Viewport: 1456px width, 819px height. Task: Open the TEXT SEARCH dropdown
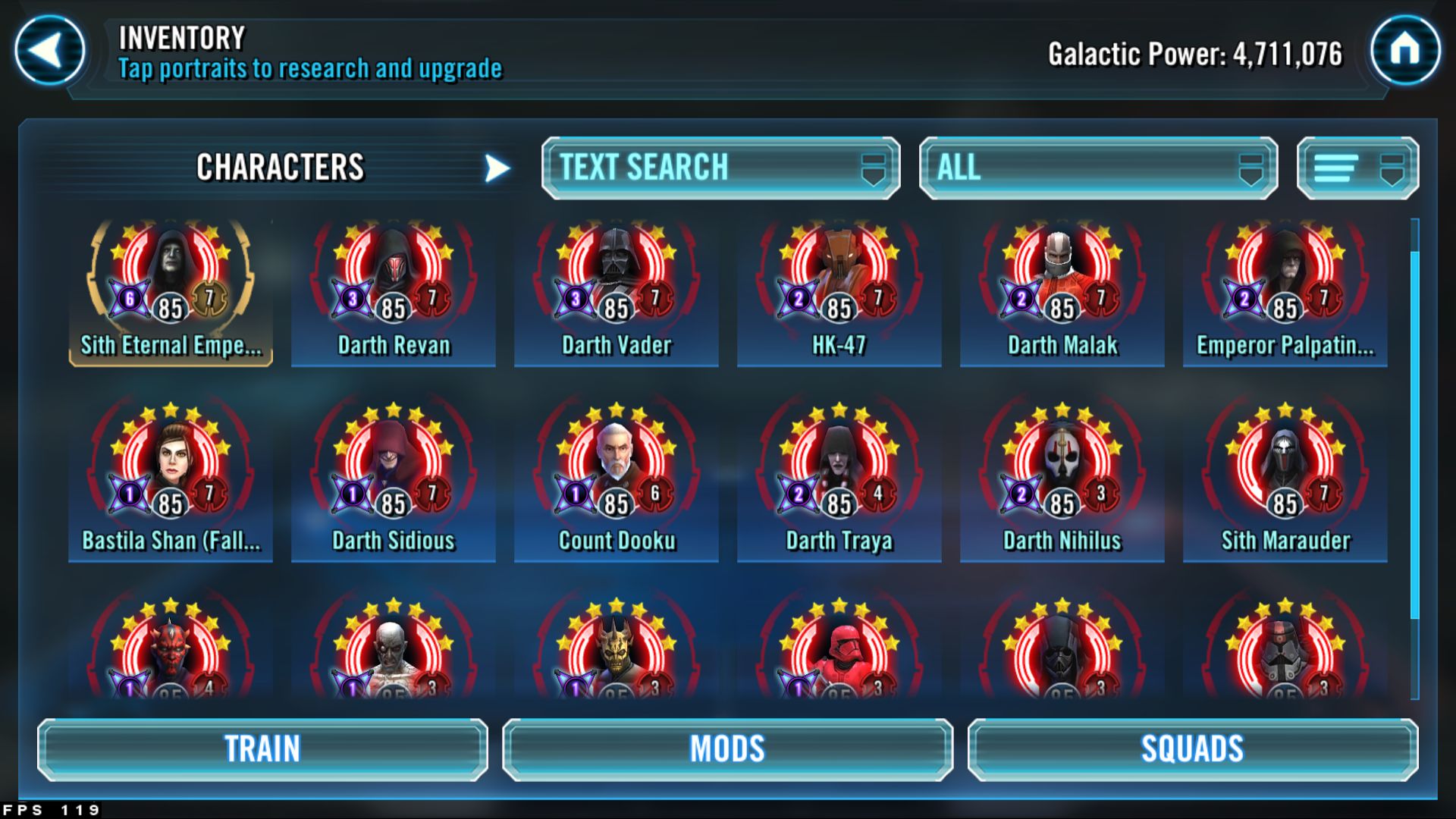coord(719,168)
